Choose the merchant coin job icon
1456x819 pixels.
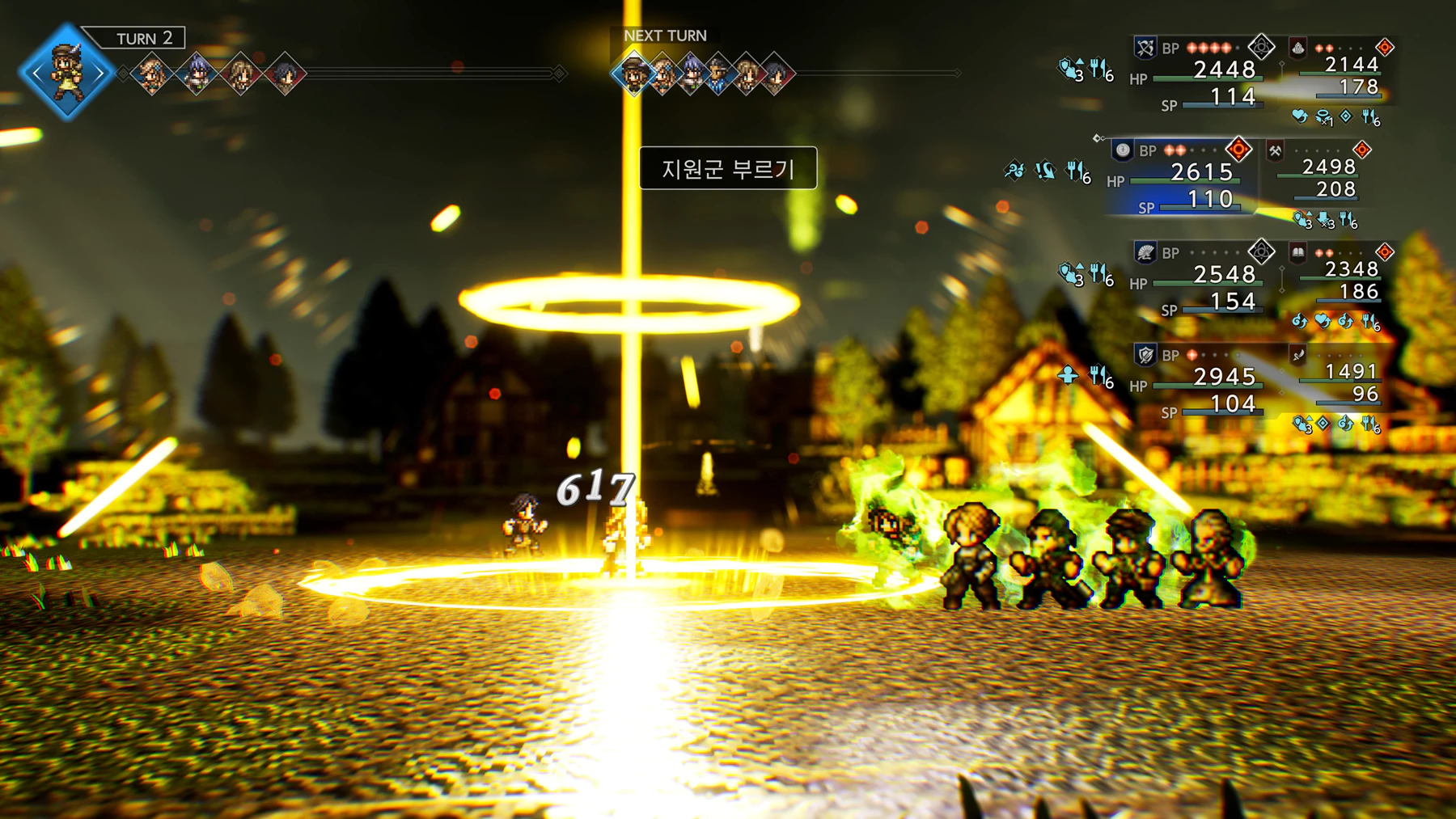[x=1123, y=150]
